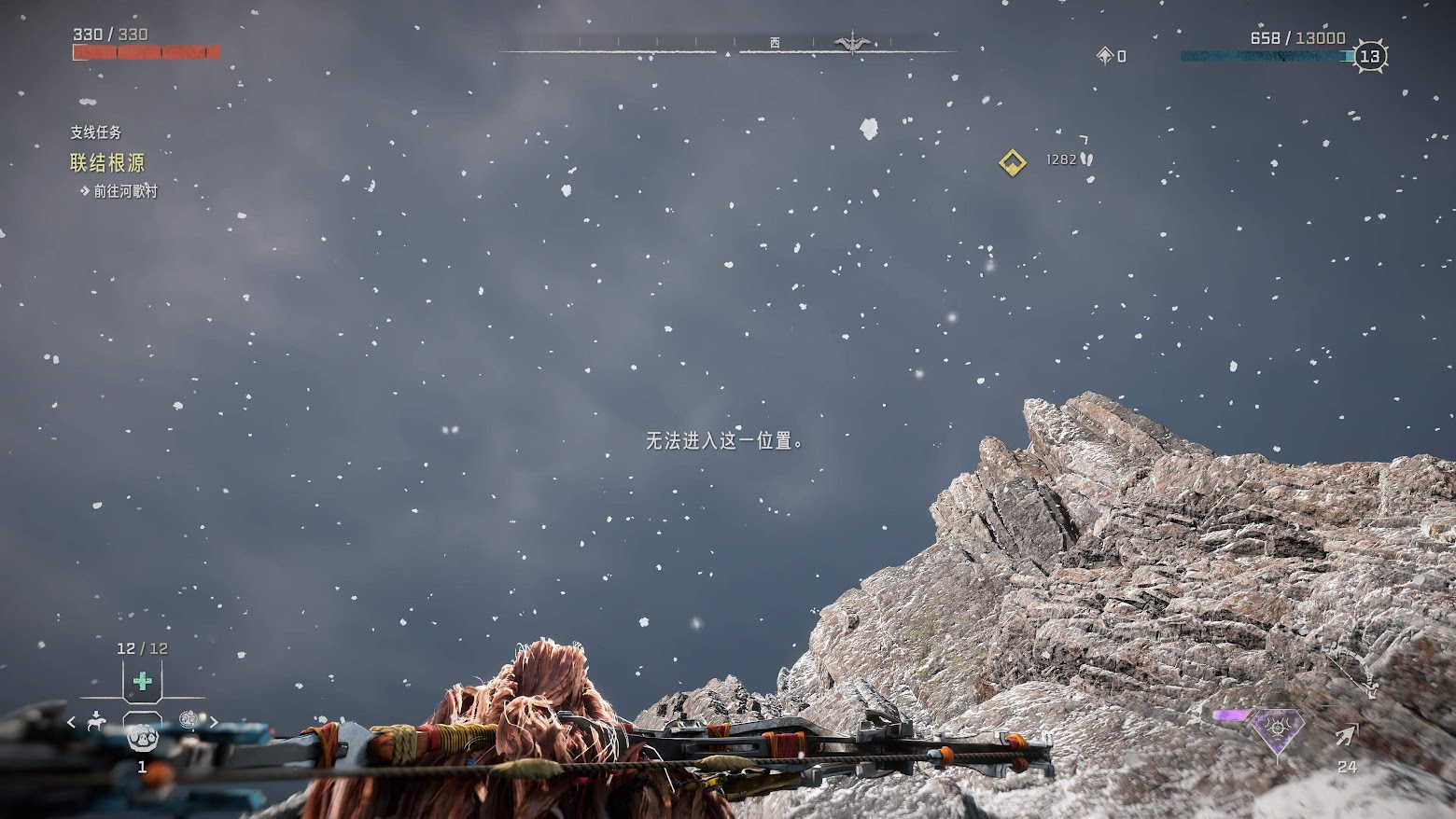This screenshot has width=1456, height=819.
Task: Pick the round tool icon beside the right arrow
Action: 189,719
